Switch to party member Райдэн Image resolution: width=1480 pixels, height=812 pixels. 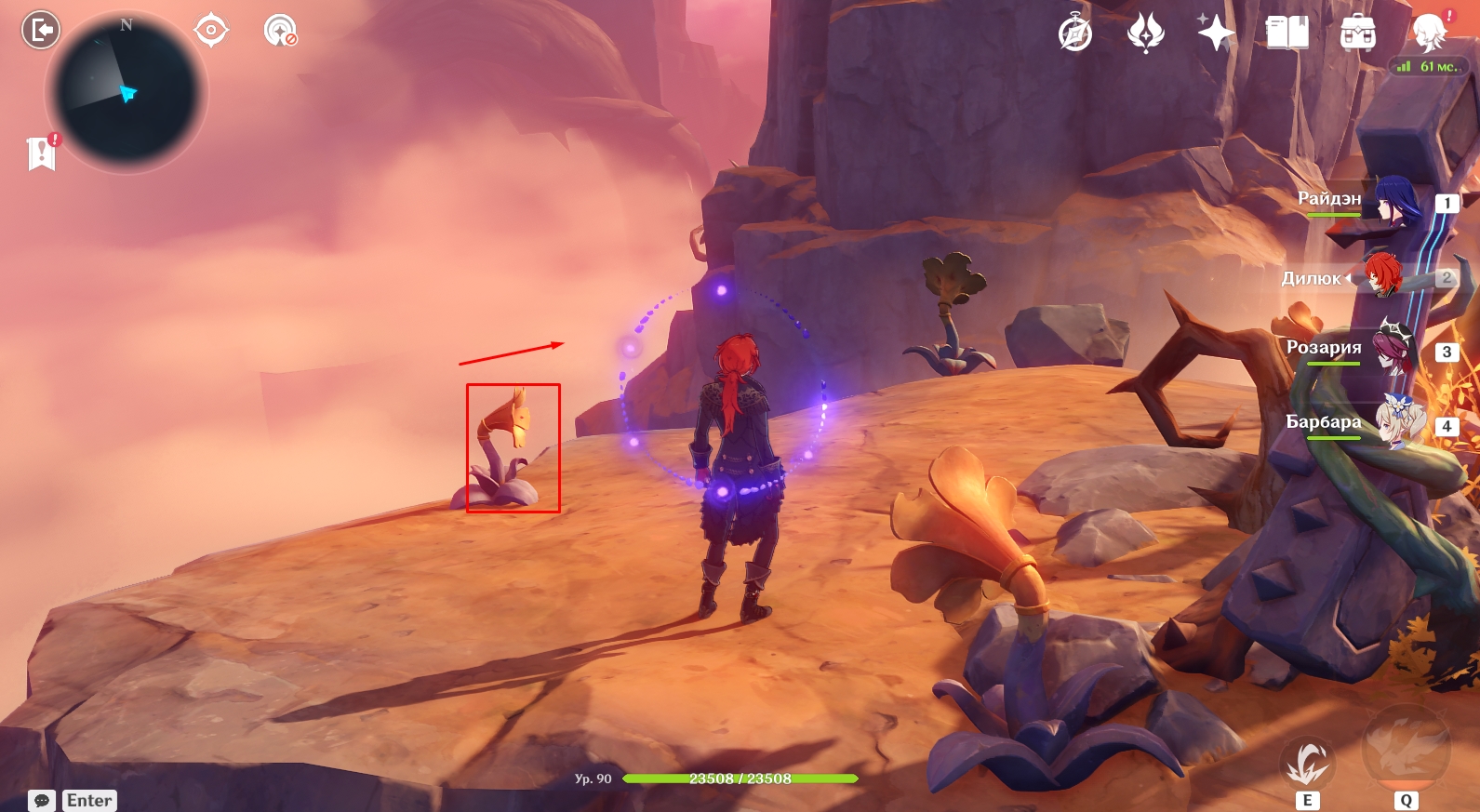(x=1394, y=200)
